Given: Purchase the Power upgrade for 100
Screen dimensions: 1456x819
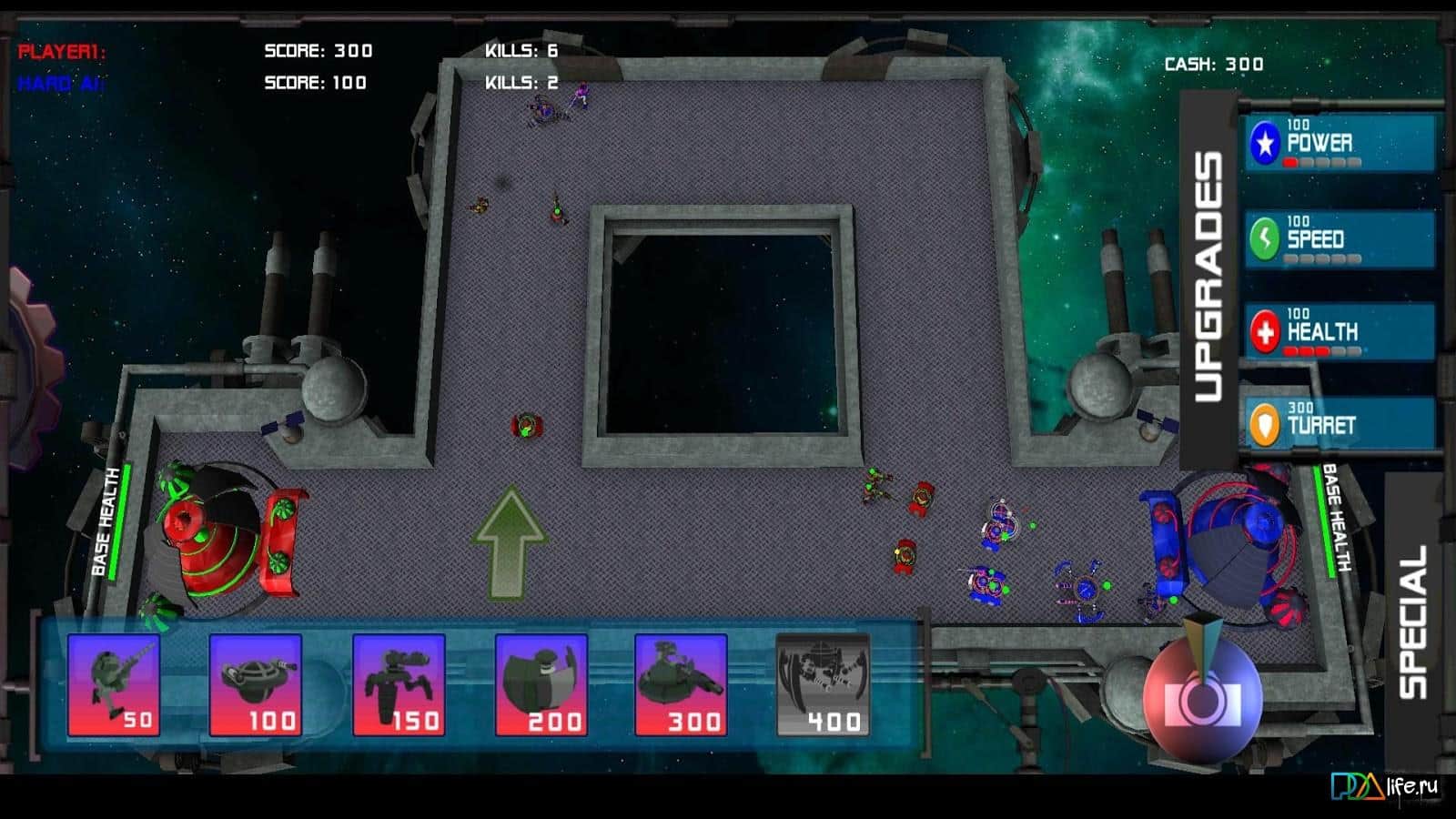Looking at the screenshot, I should [1338, 142].
